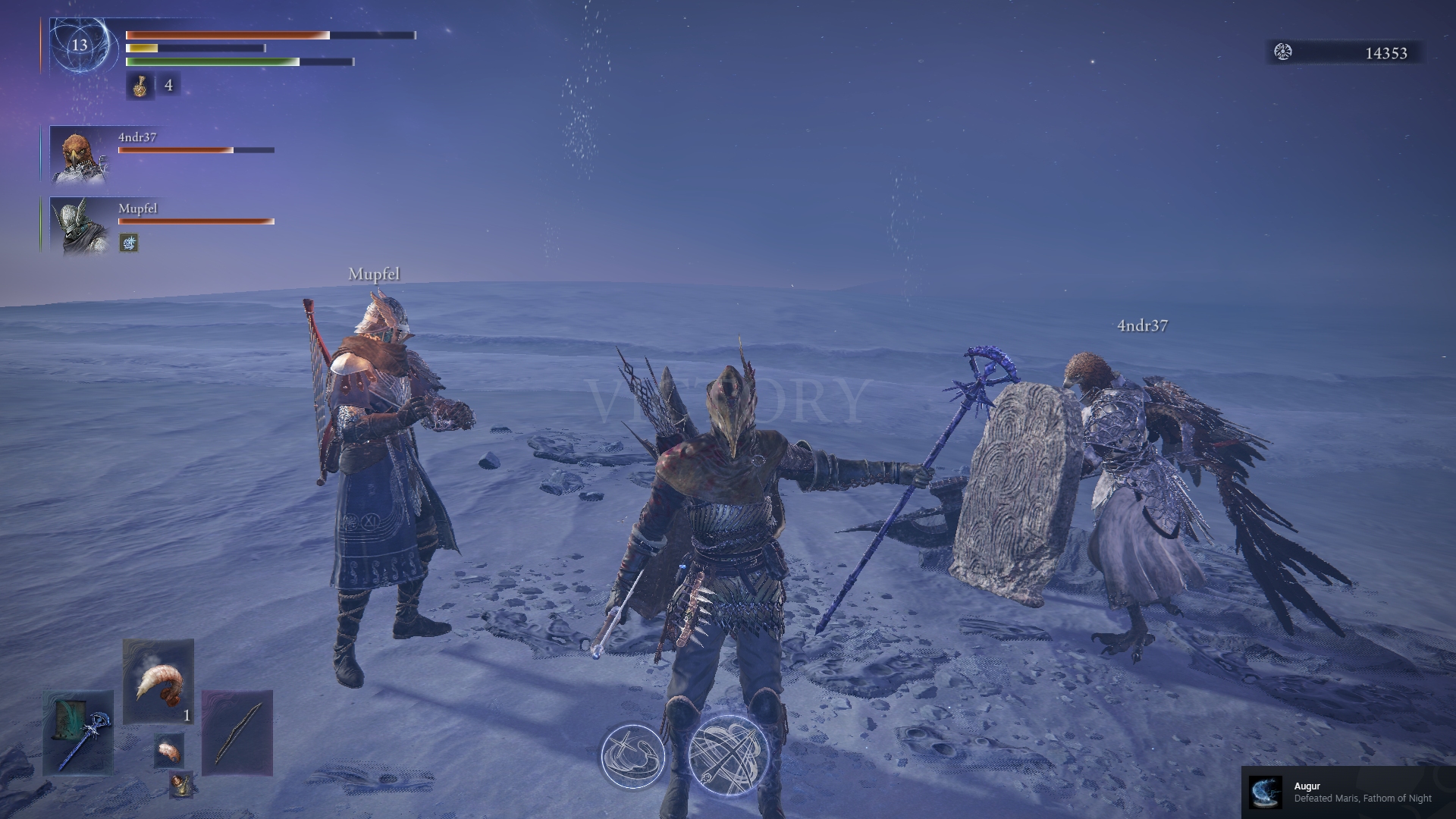Select the blue staff weapon slot

[78, 733]
